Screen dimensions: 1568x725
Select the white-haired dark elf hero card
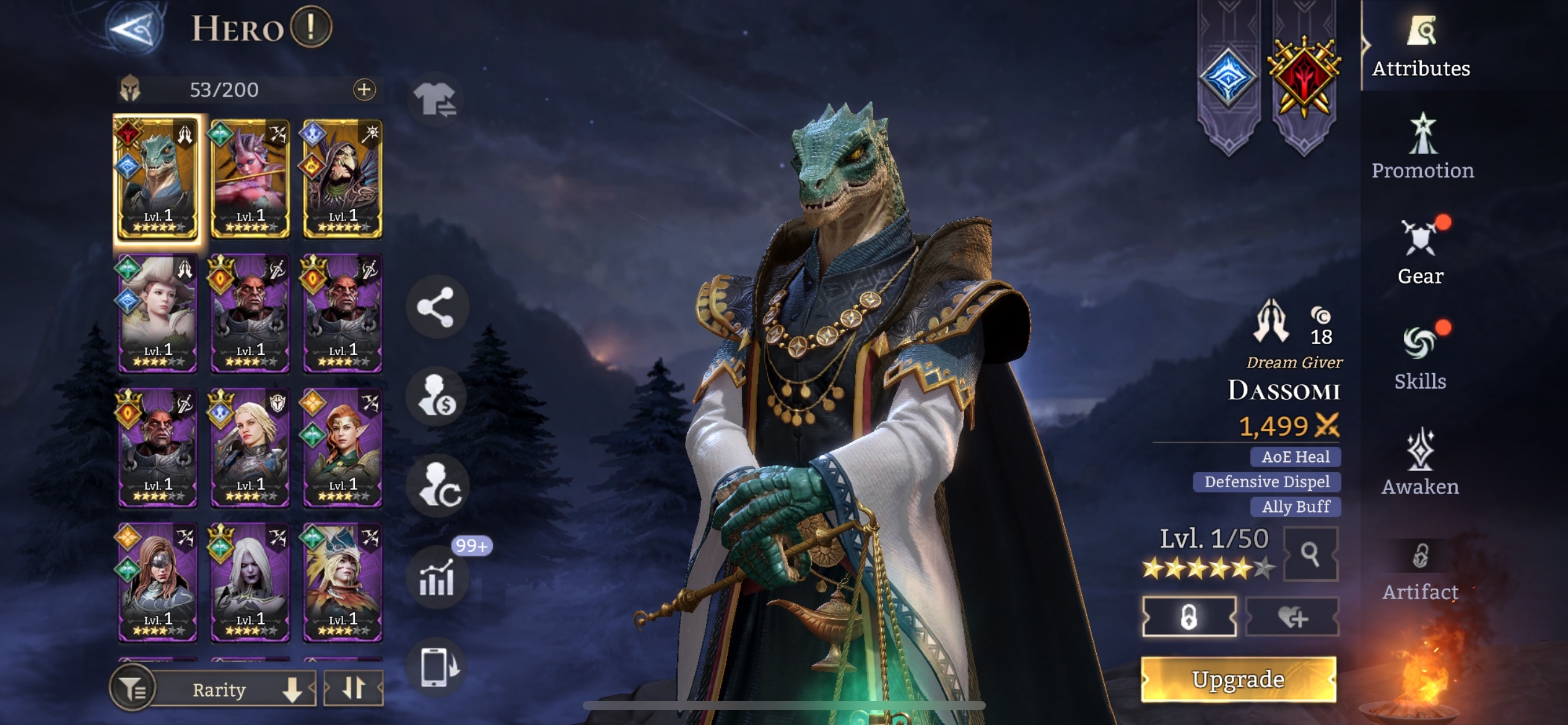(x=250, y=582)
